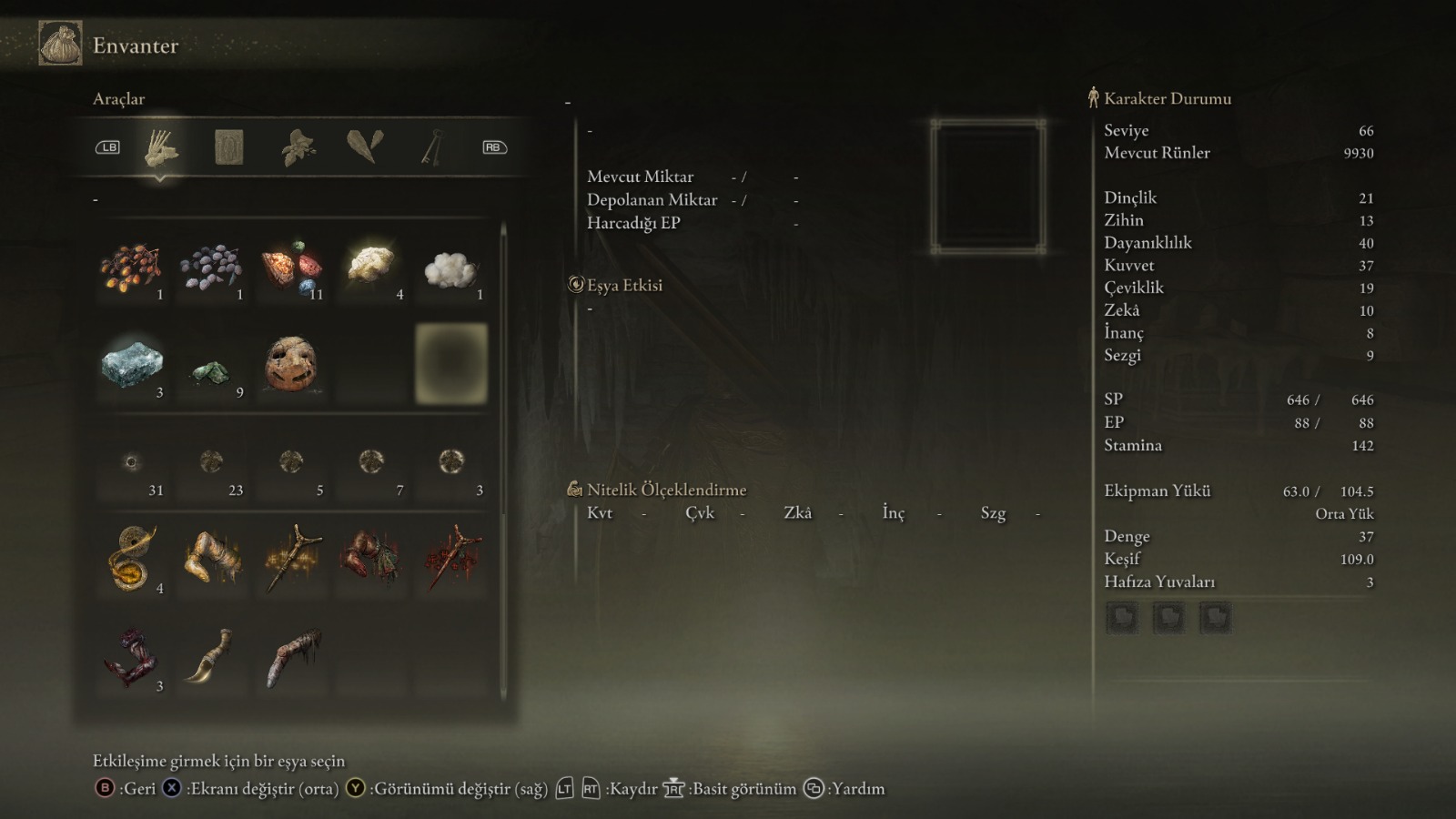This screenshot has height=819, width=1456.
Task: Choose the colorful Glass Shards stack
Action: point(292,268)
